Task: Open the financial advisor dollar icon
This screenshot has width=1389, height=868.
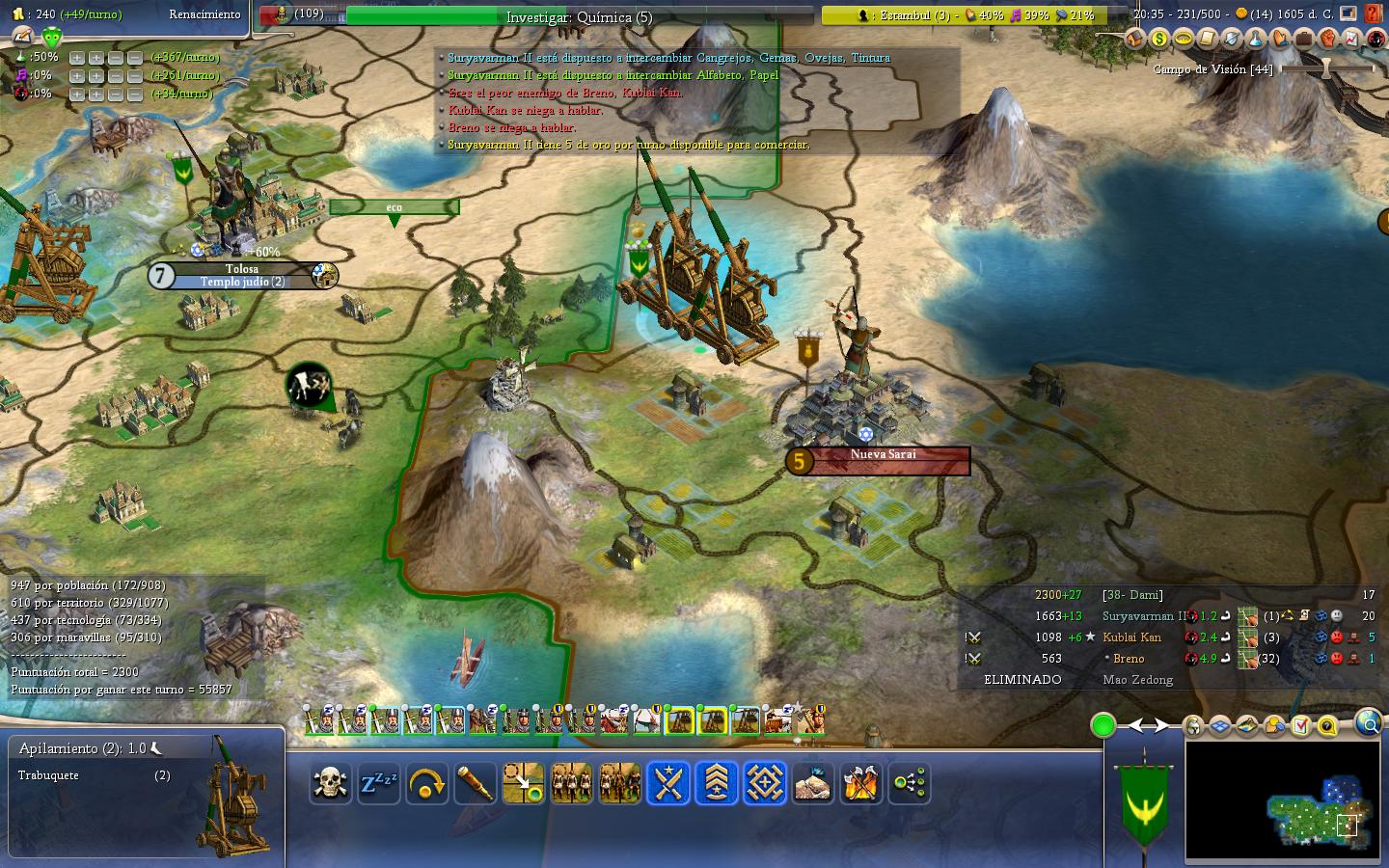Action: (x=1158, y=40)
